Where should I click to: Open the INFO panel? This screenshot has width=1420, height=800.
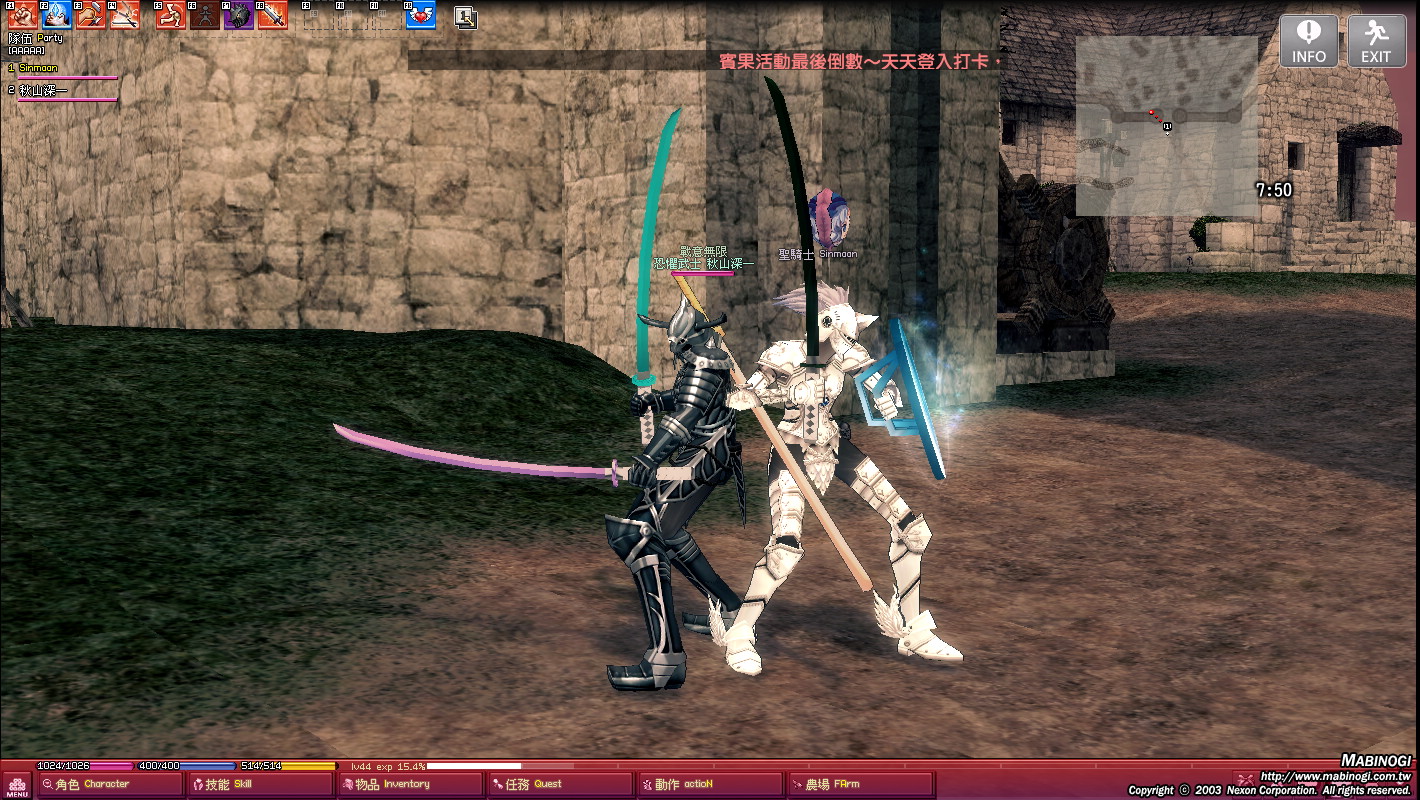(x=1308, y=41)
